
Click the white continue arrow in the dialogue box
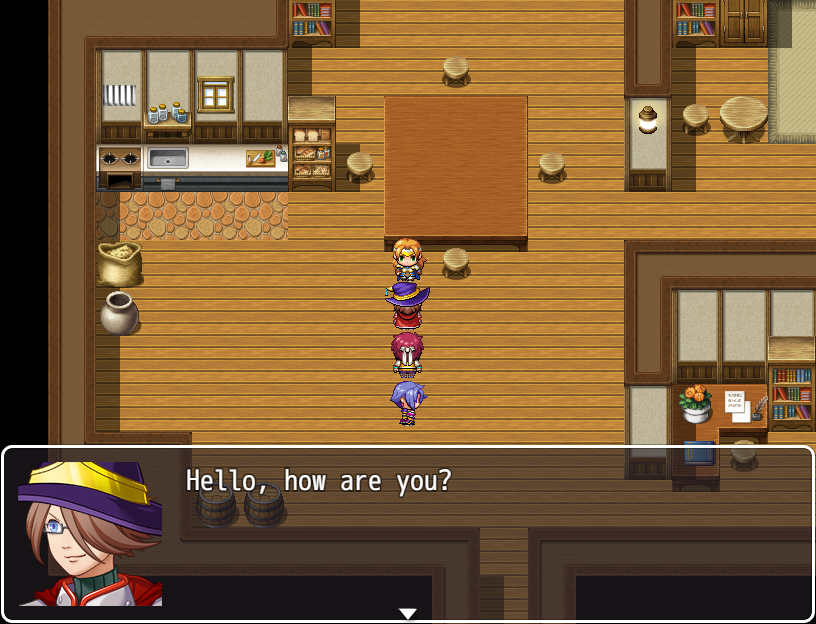point(407,613)
